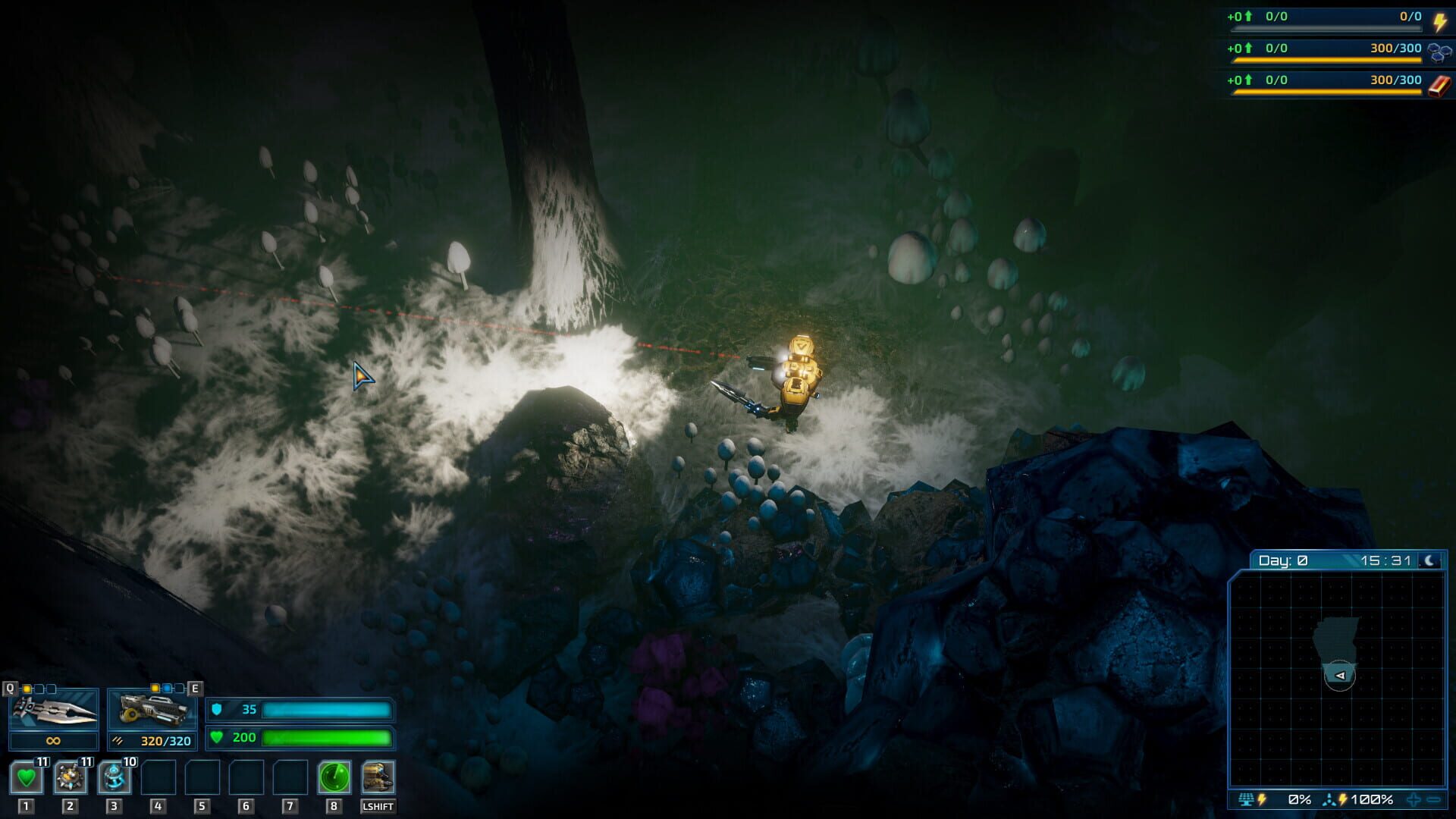Click the 15:31 clock display
This screenshot has width=1456, height=819.
click(1388, 560)
